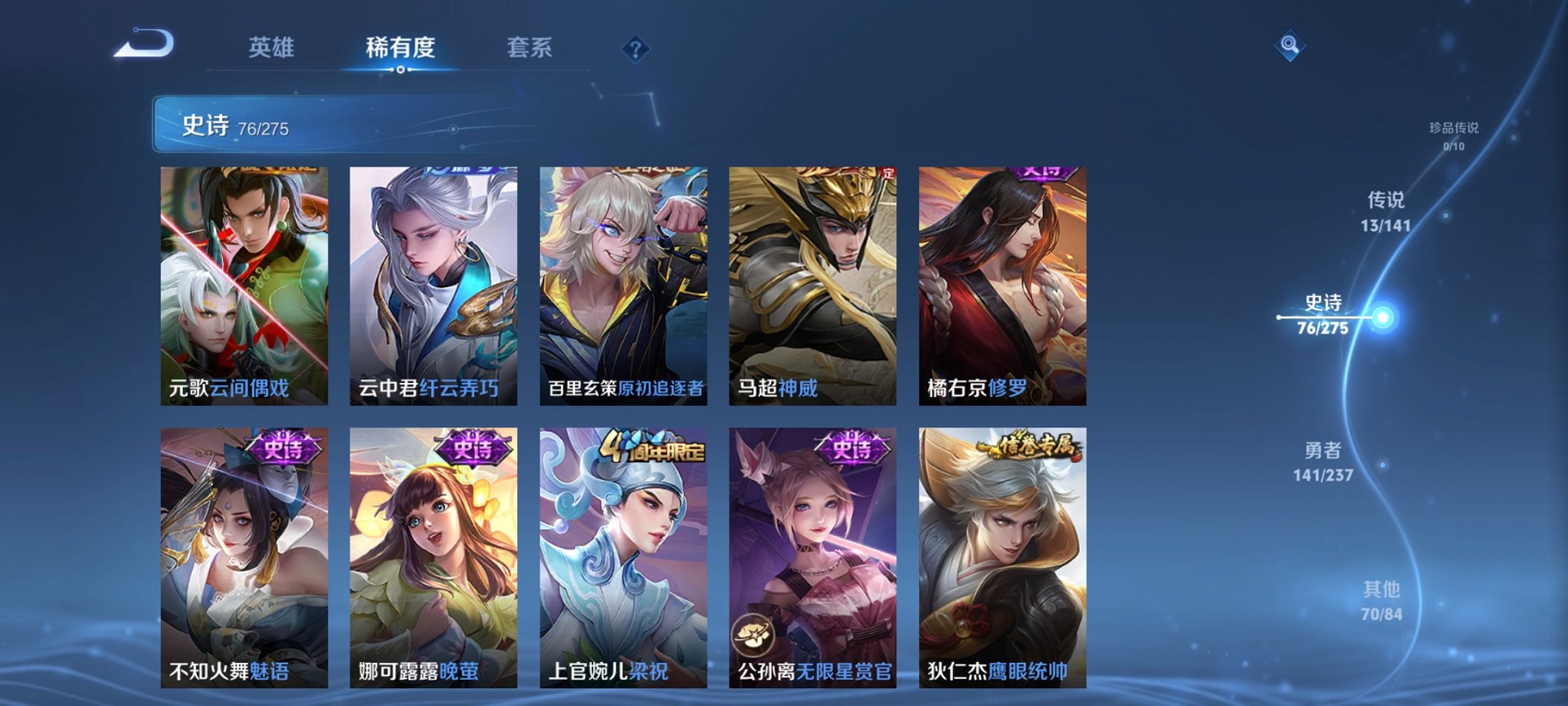Click the search magnifier icon top right
The height and width of the screenshot is (706, 1568).
[x=1288, y=45]
